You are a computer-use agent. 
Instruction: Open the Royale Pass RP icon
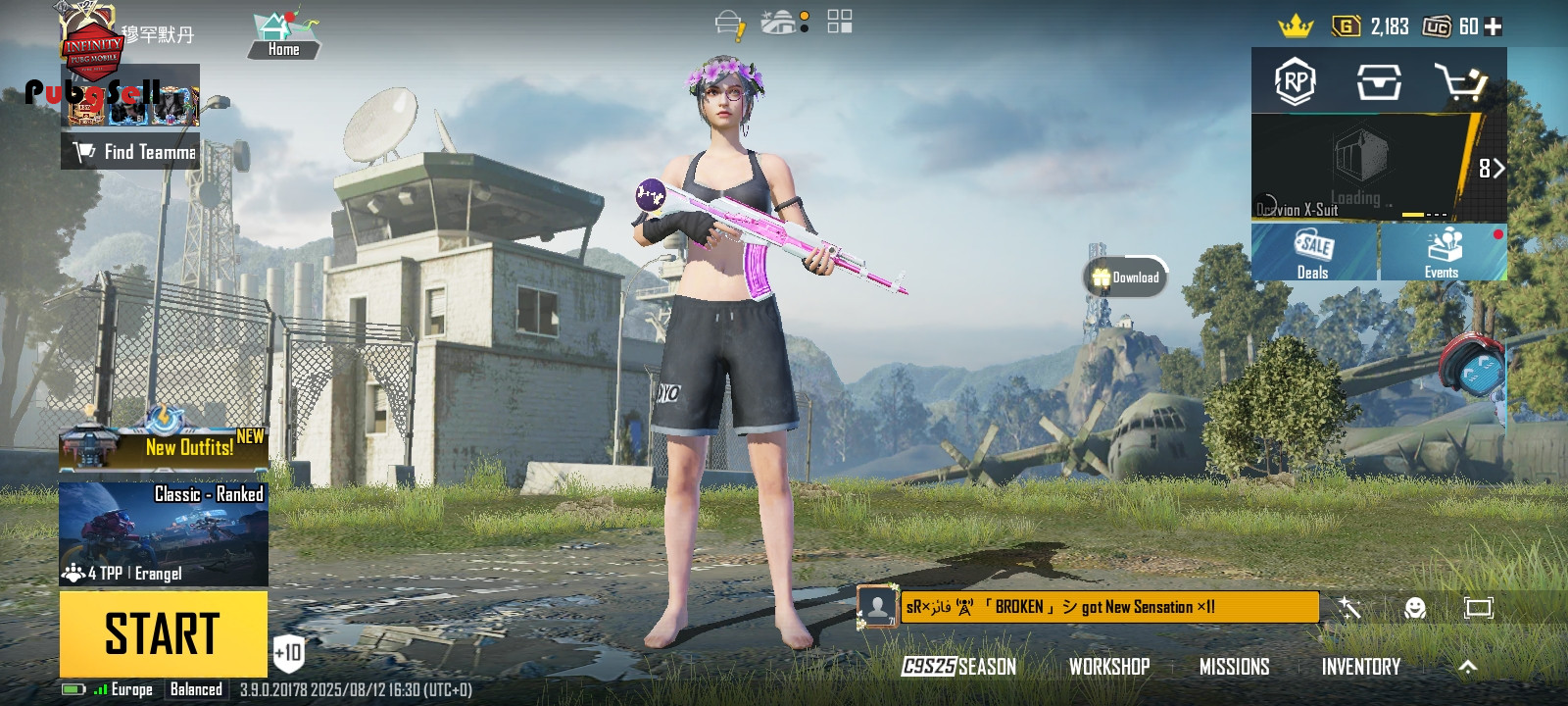click(1295, 82)
